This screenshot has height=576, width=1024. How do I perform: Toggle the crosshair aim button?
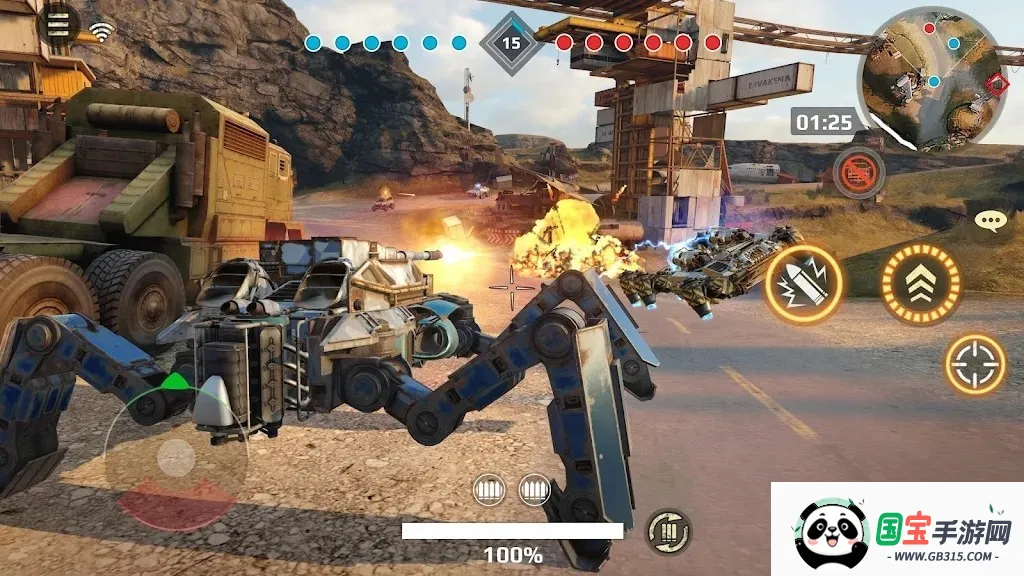[x=975, y=363]
